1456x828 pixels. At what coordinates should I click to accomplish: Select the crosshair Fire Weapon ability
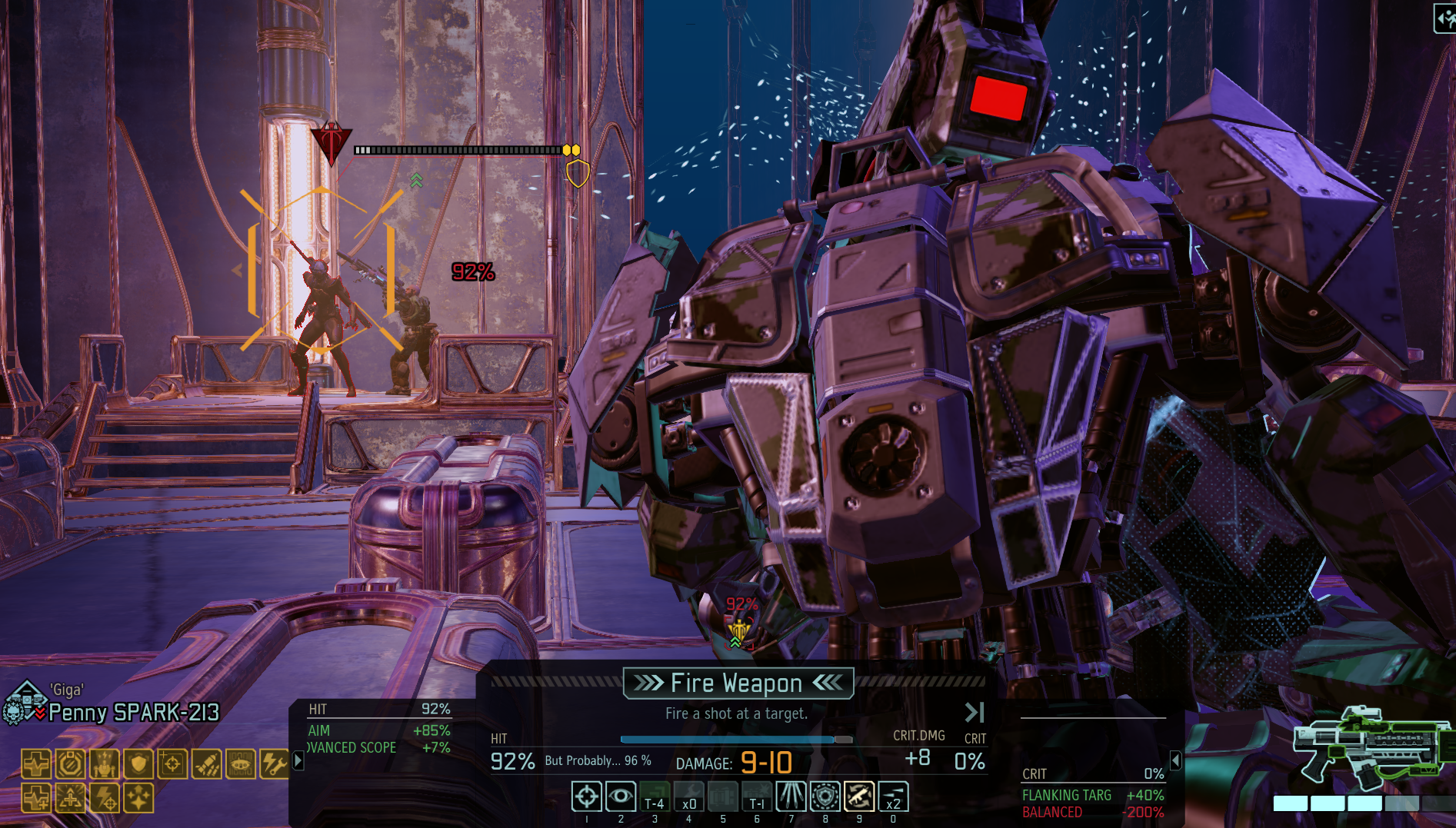click(586, 796)
